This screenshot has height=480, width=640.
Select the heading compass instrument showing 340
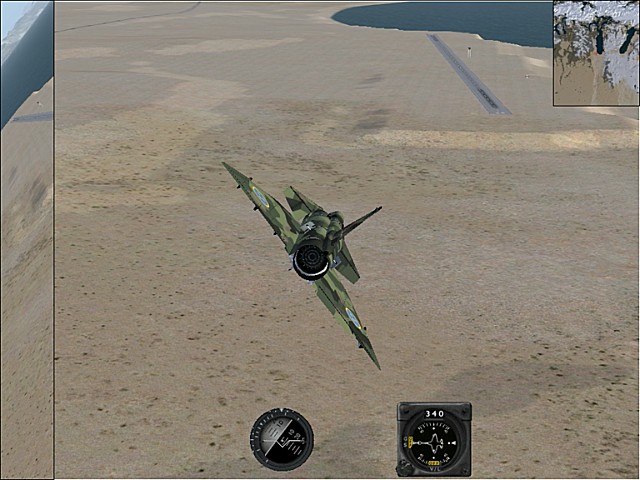pyautogui.click(x=434, y=439)
